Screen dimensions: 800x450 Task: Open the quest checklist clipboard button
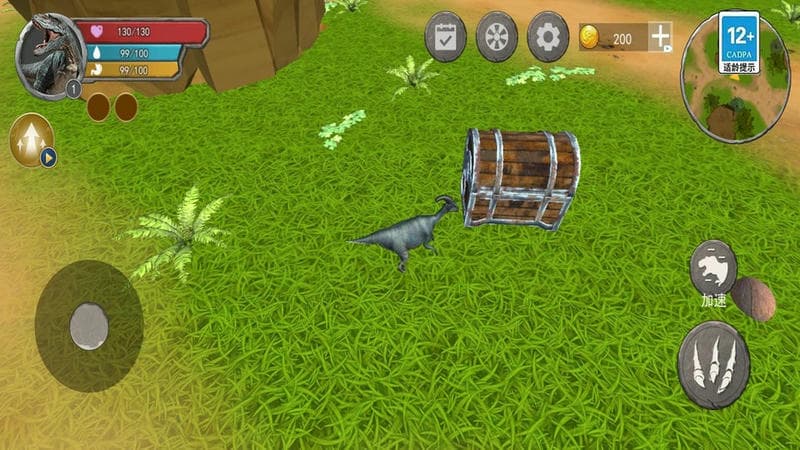[x=446, y=37]
